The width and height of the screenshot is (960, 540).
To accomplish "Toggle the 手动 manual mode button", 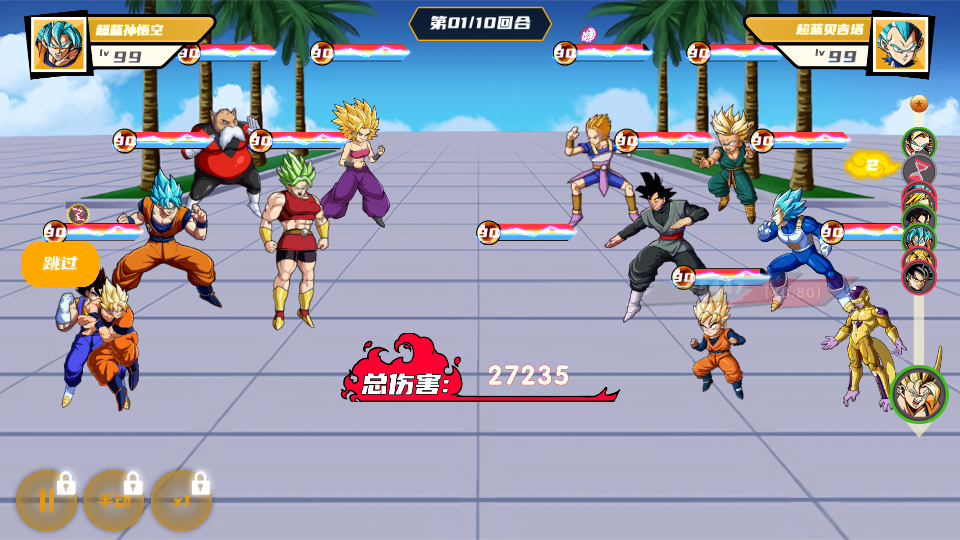I will pos(113,500).
